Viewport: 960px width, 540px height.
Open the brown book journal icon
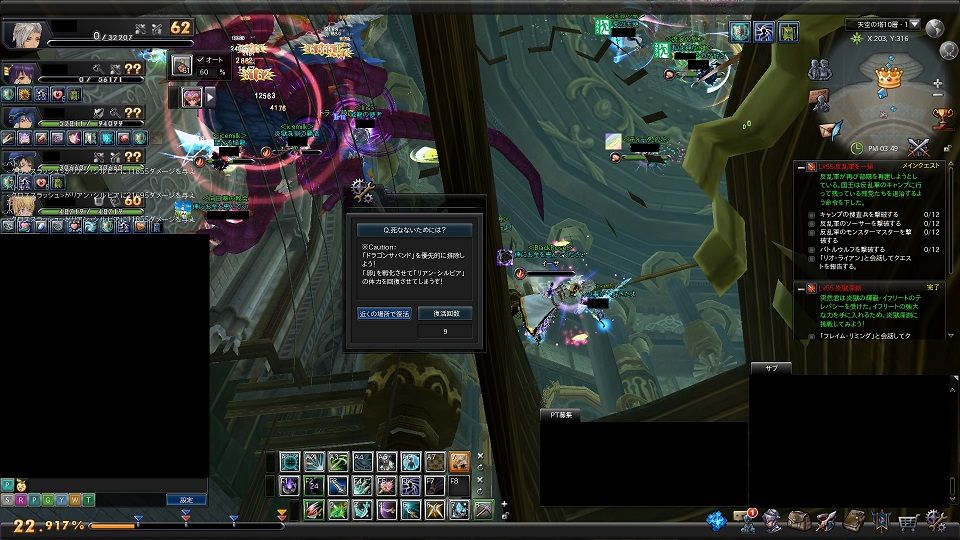click(853, 521)
